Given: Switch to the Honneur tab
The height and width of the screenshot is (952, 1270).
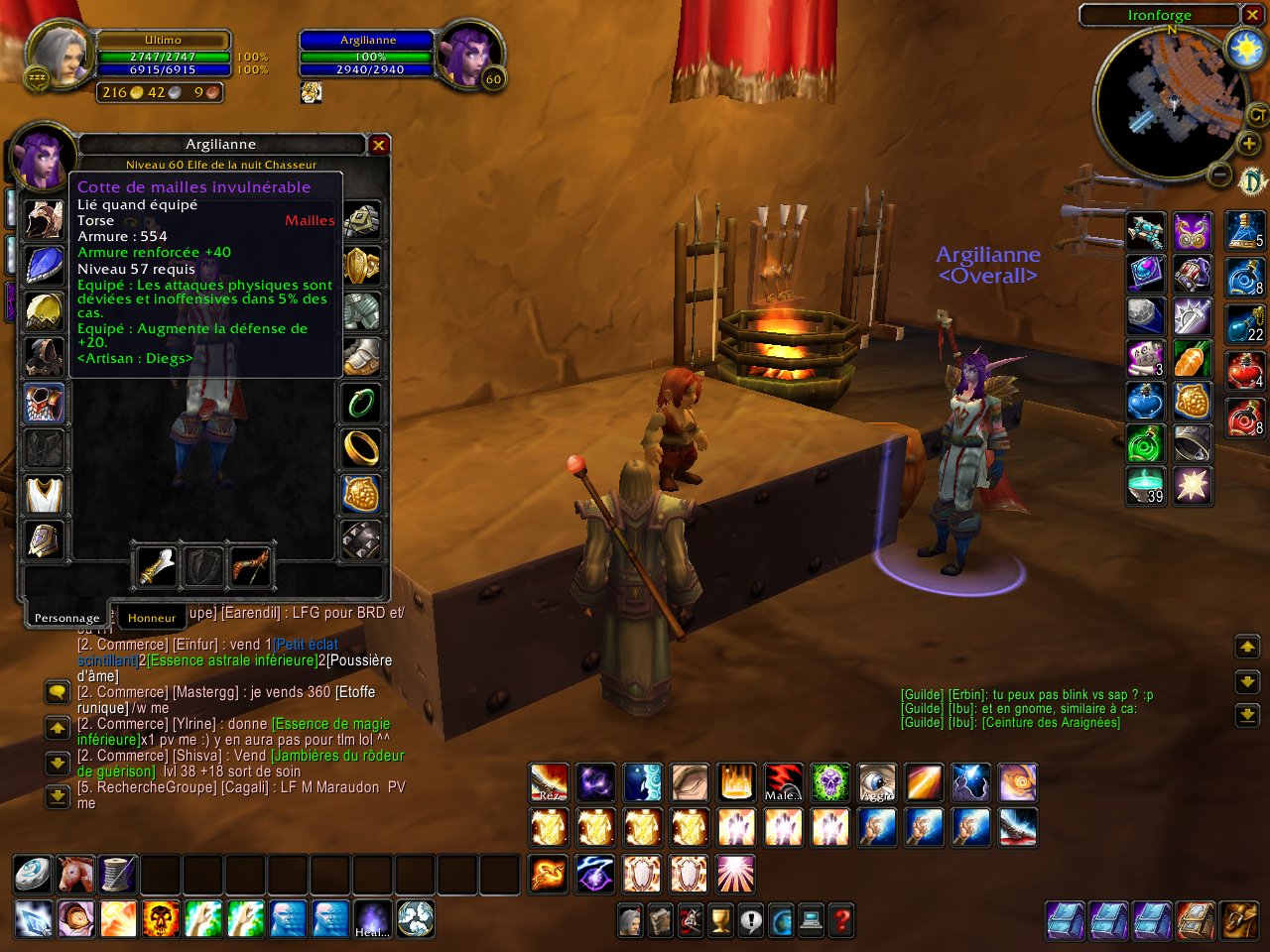Looking at the screenshot, I should [x=152, y=617].
